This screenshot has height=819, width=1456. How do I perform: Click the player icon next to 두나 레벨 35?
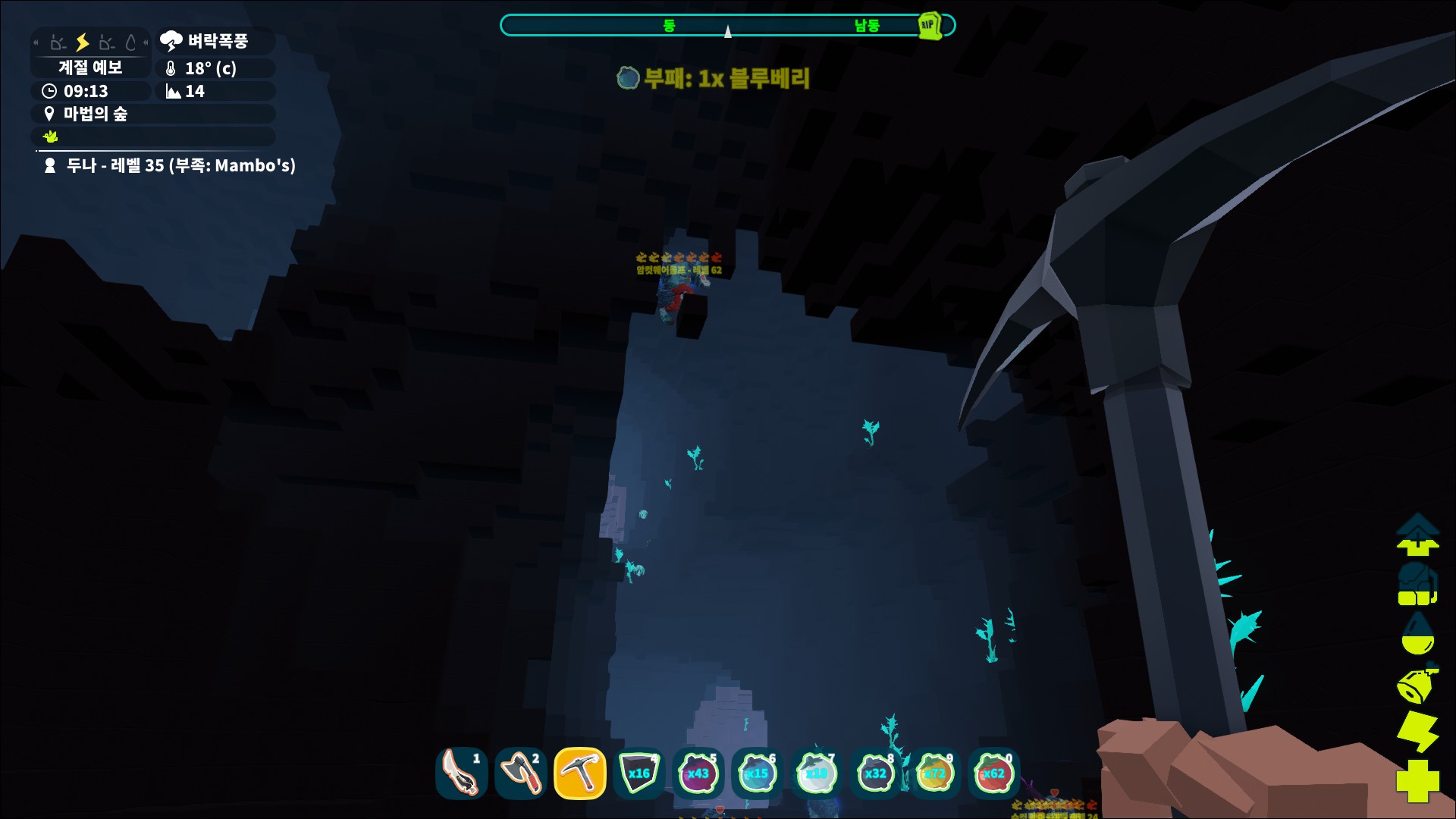coord(49,166)
